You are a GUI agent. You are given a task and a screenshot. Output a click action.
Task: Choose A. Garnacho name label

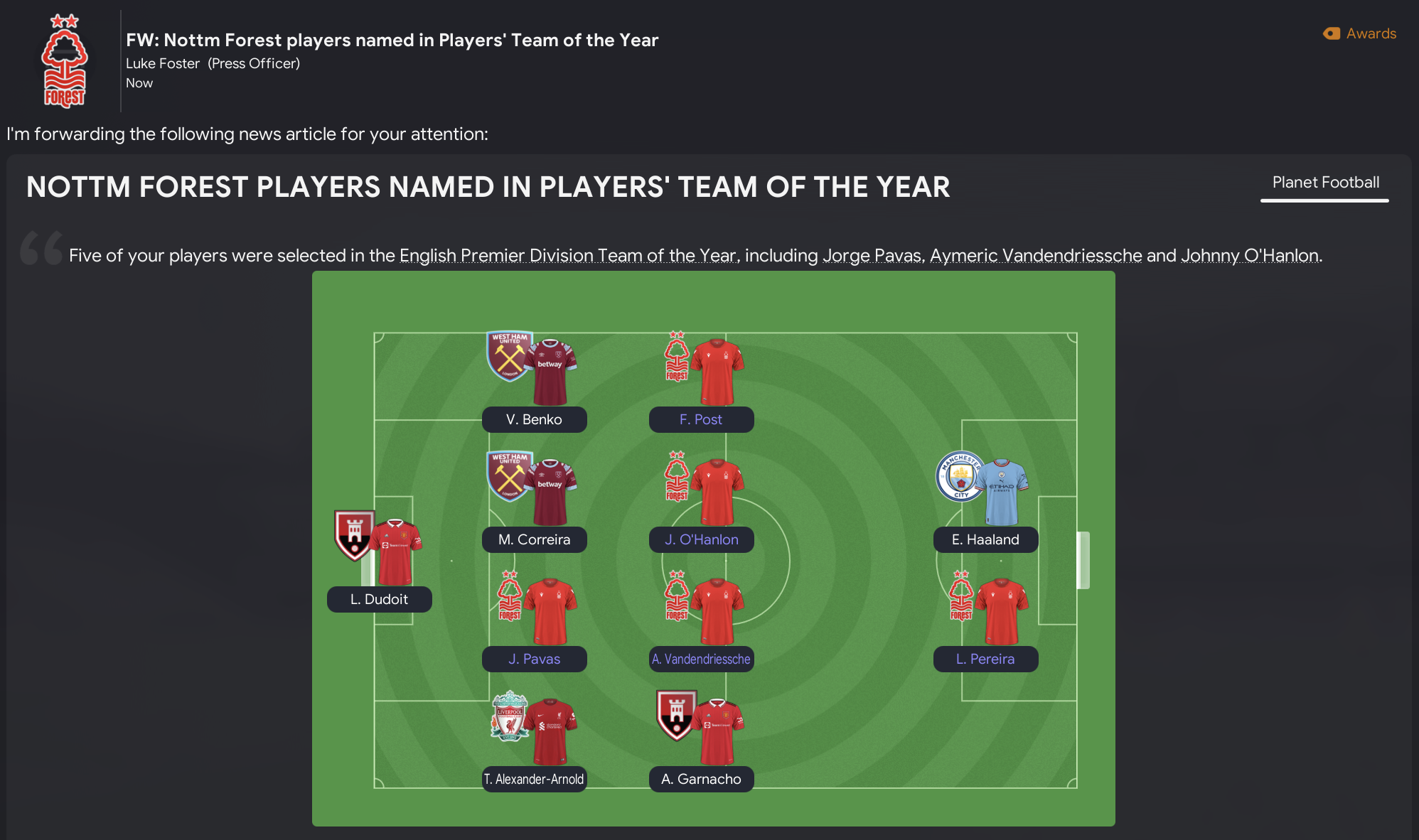(701, 779)
